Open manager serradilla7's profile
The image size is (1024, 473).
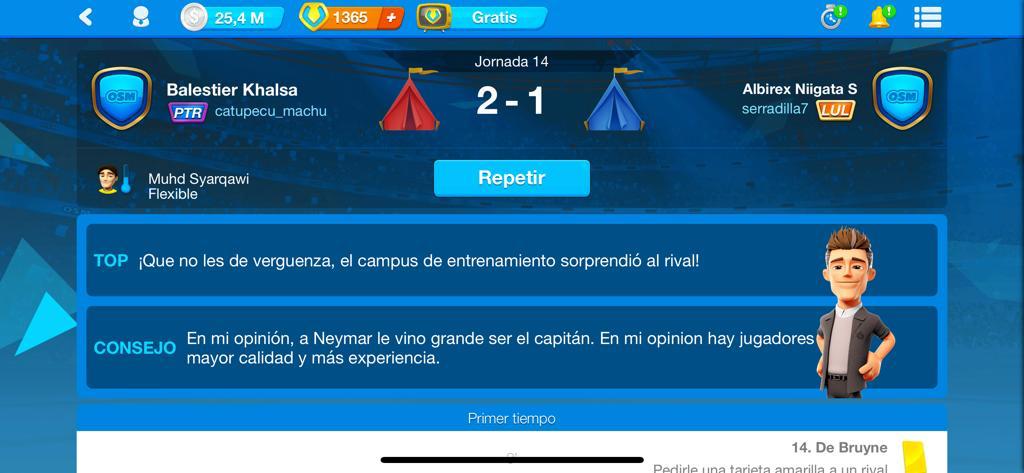774,109
